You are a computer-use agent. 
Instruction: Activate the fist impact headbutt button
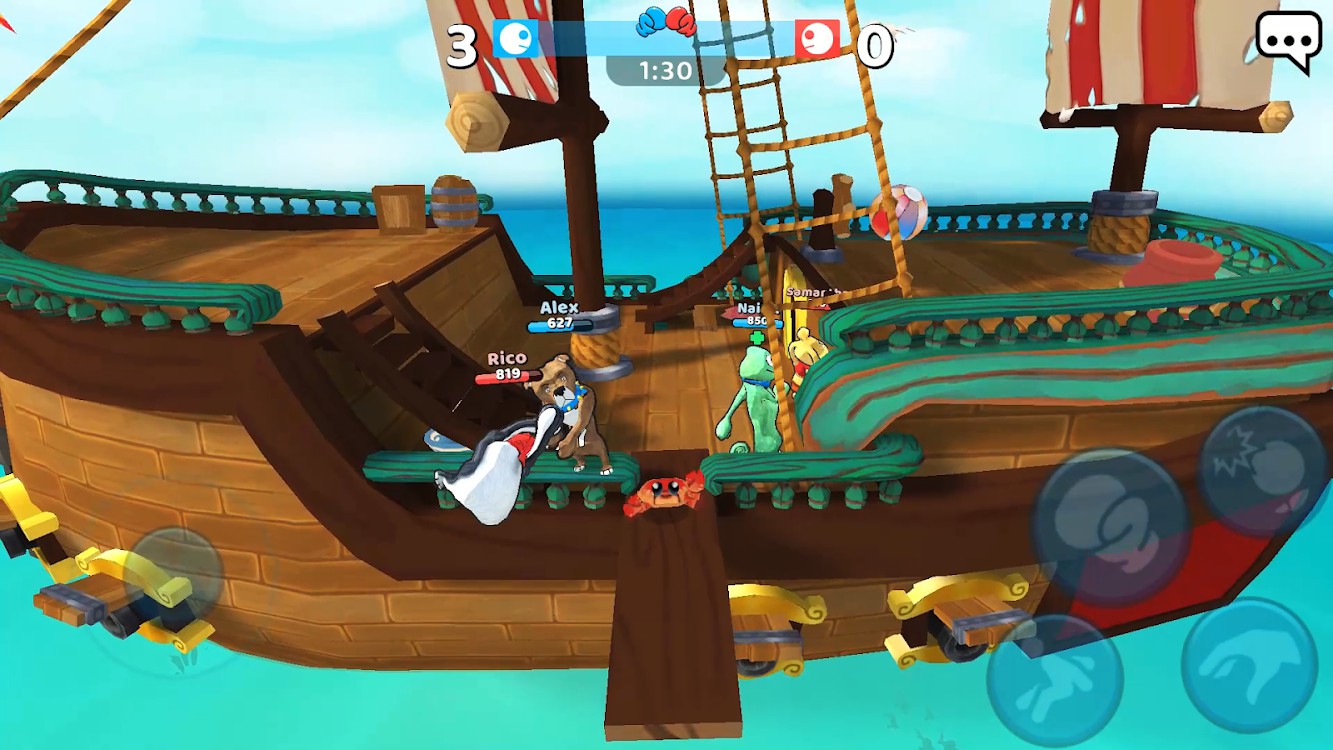(1261, 471)
